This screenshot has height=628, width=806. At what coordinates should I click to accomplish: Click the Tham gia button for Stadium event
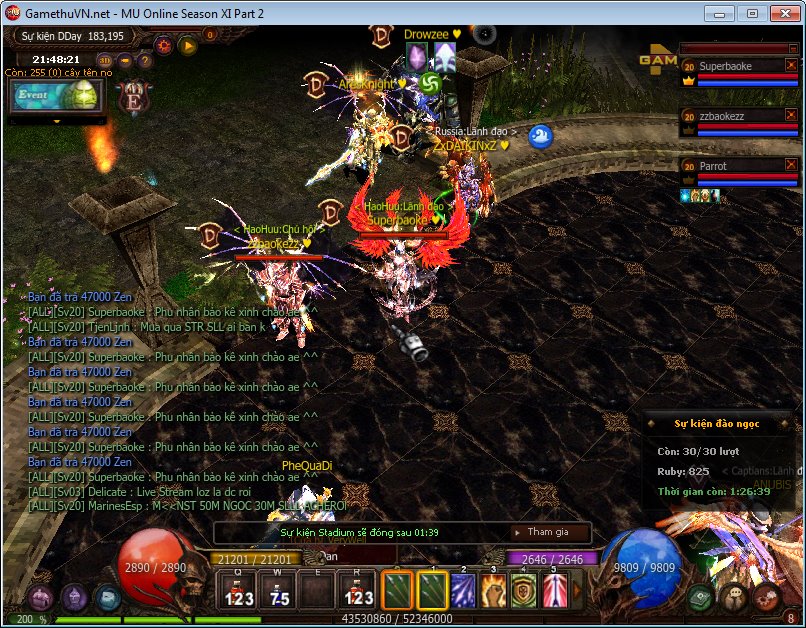point(548,532)
